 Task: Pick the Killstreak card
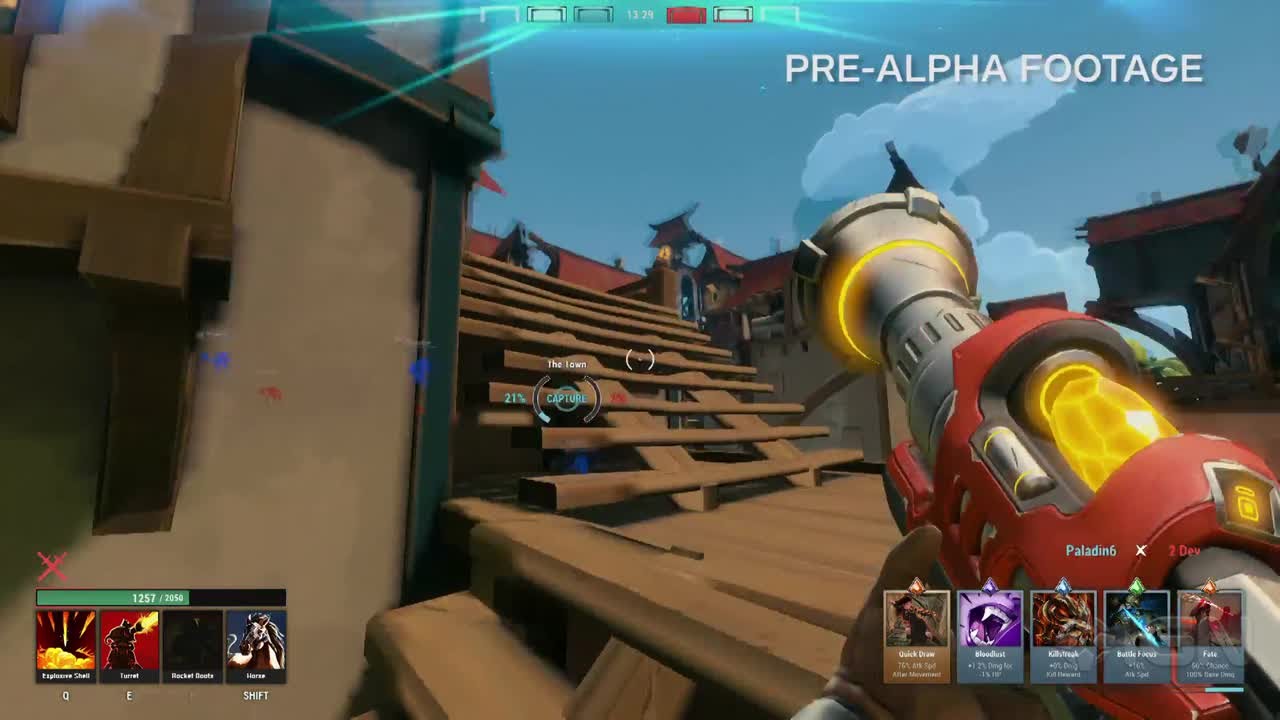(1063, 626)
